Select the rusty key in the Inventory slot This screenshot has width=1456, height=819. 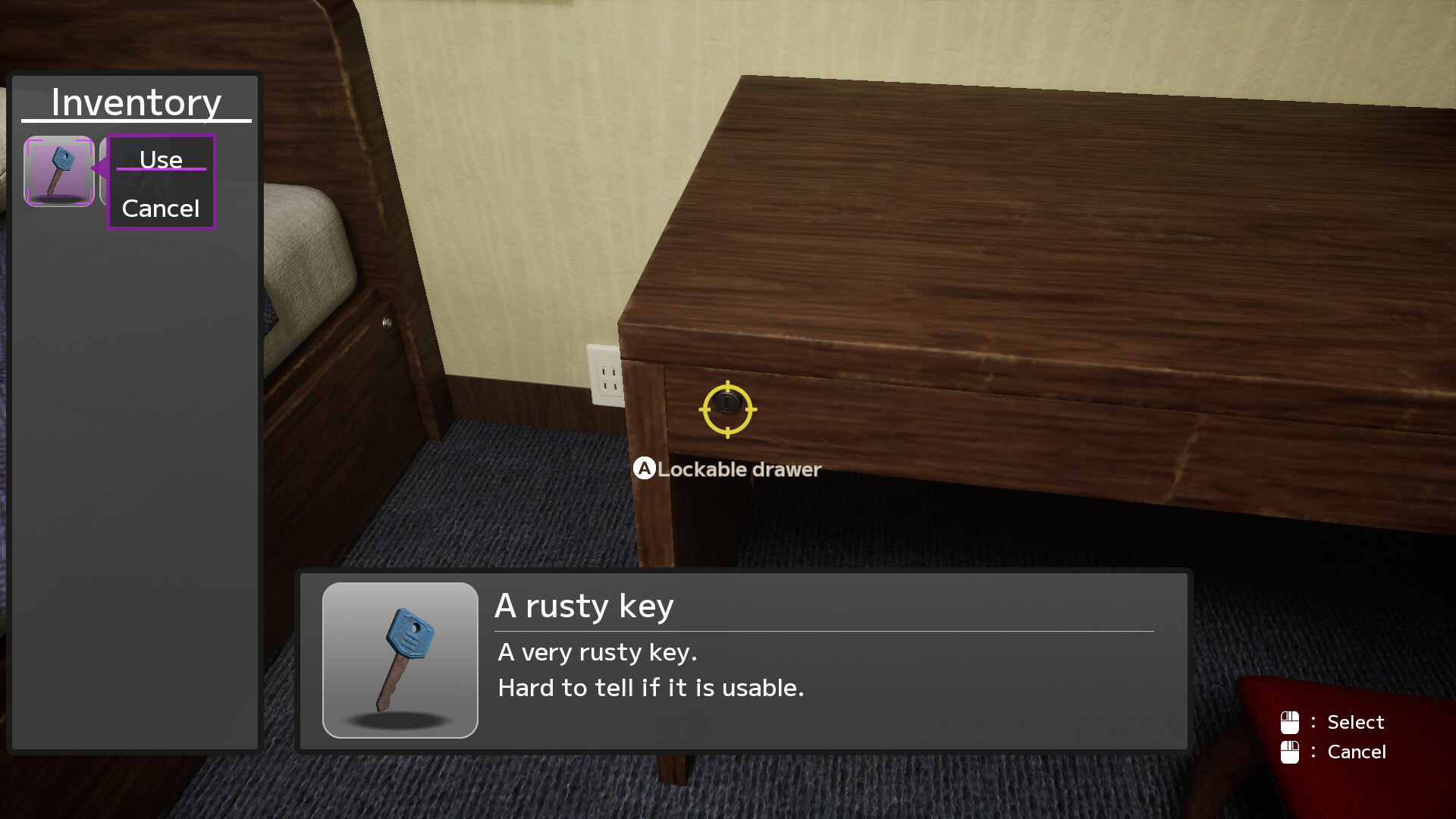[x=58, y=172]
